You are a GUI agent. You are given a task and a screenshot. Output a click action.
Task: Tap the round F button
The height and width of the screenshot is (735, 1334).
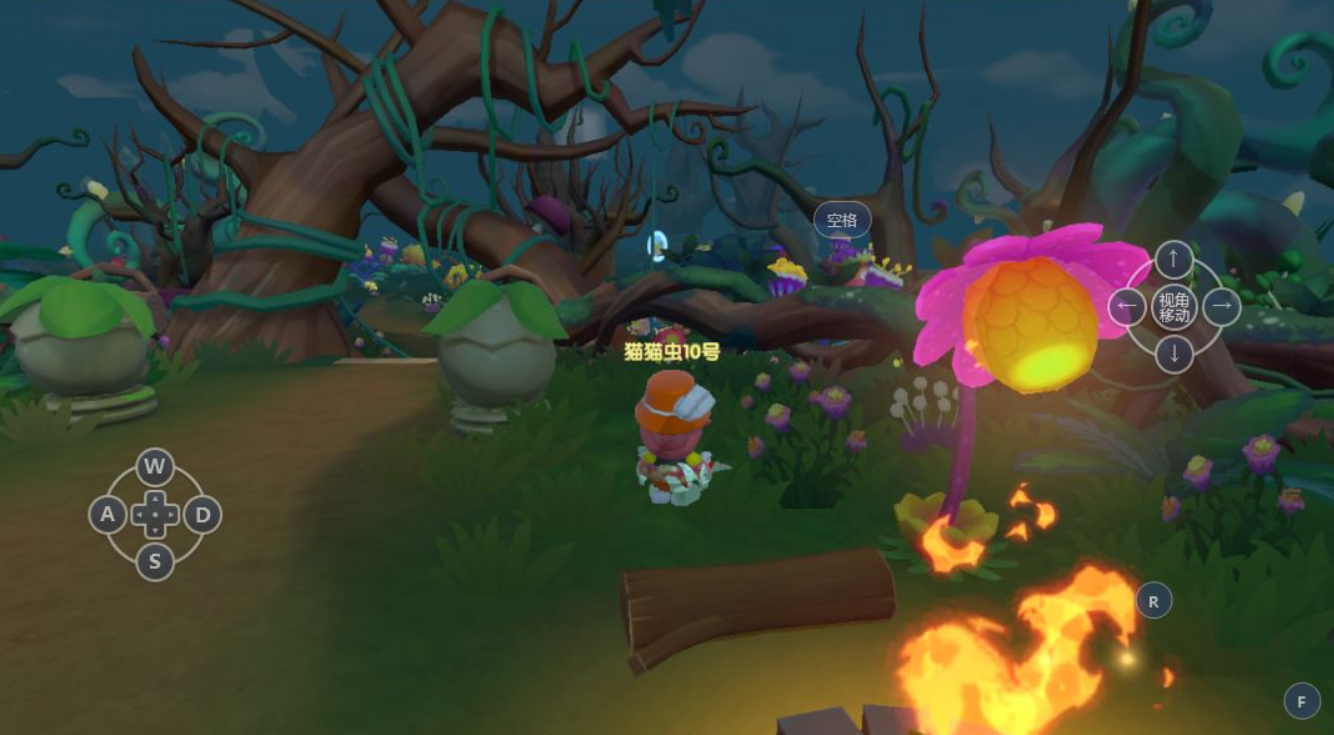[x=1302, y=701]
